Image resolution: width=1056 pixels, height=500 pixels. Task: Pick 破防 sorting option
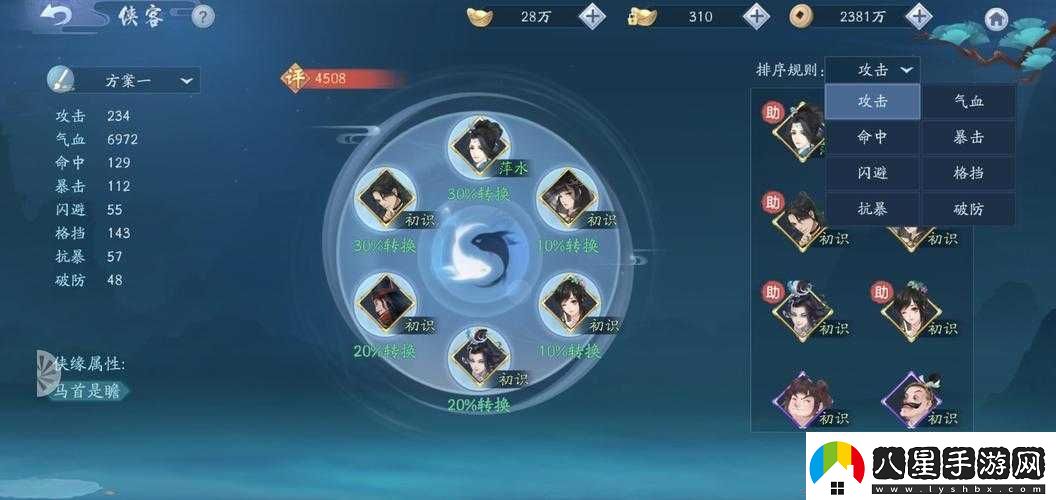[x=968, y=210]
